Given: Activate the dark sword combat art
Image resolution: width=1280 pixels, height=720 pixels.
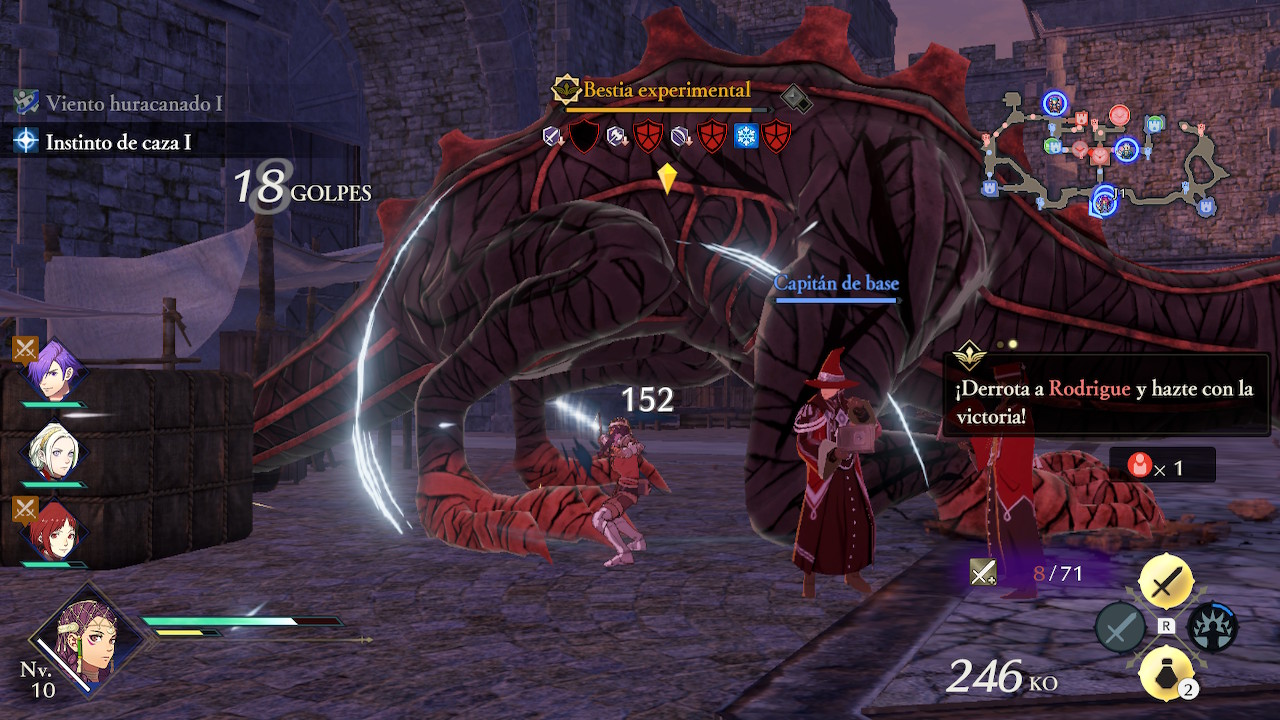Looking at the screenshot, I should point(1120,628).
